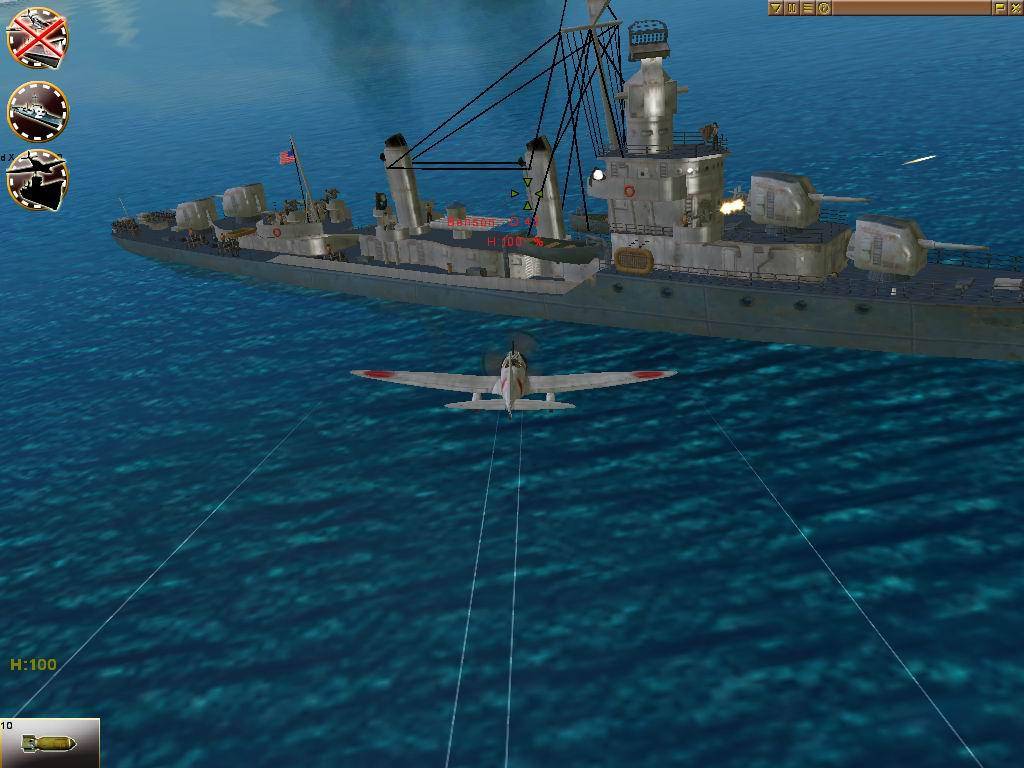Pause the game with the pause button
Screen dimensions: 1024x768
(x=792, y=8)
